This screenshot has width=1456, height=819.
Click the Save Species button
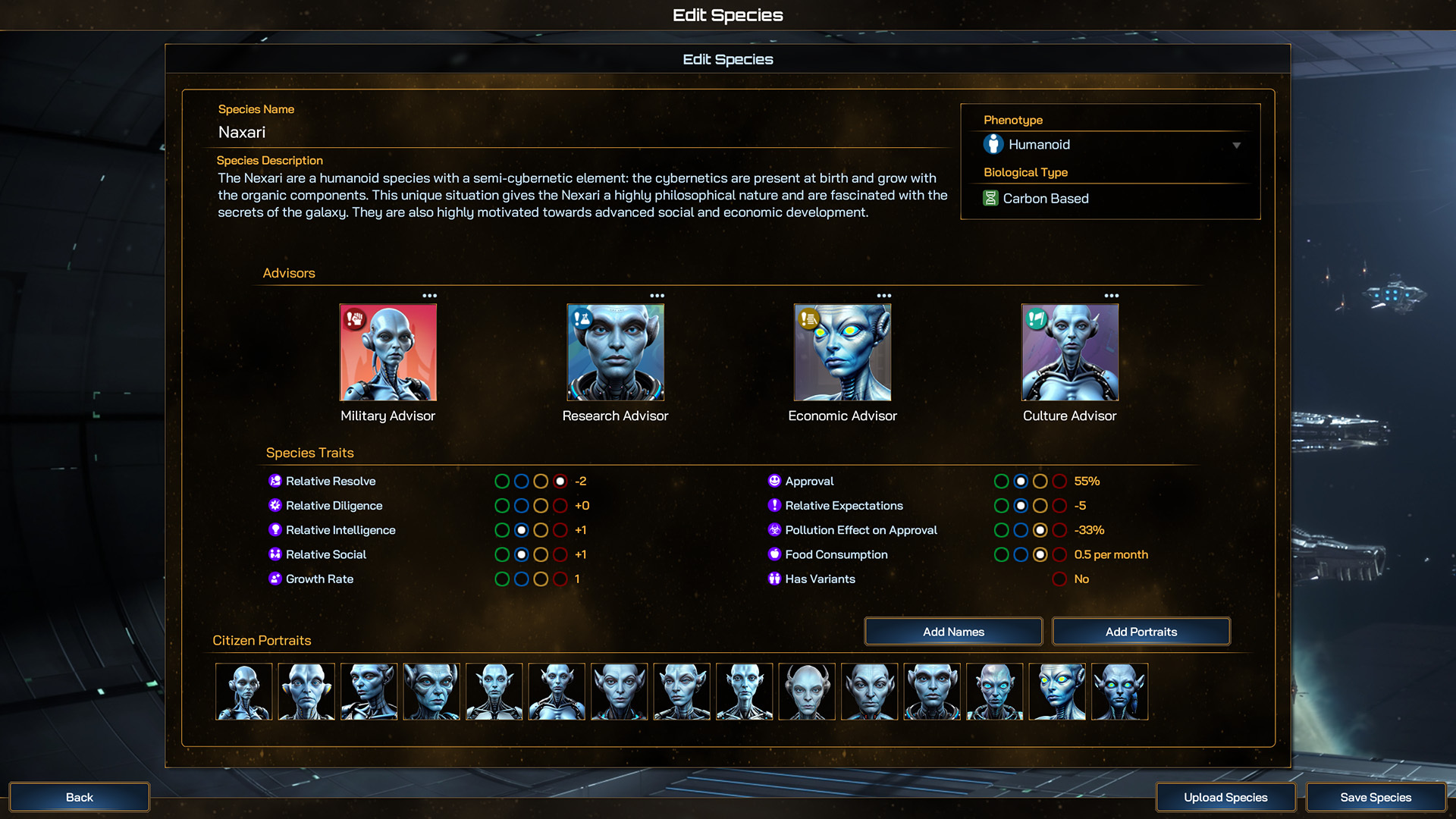1376,797
